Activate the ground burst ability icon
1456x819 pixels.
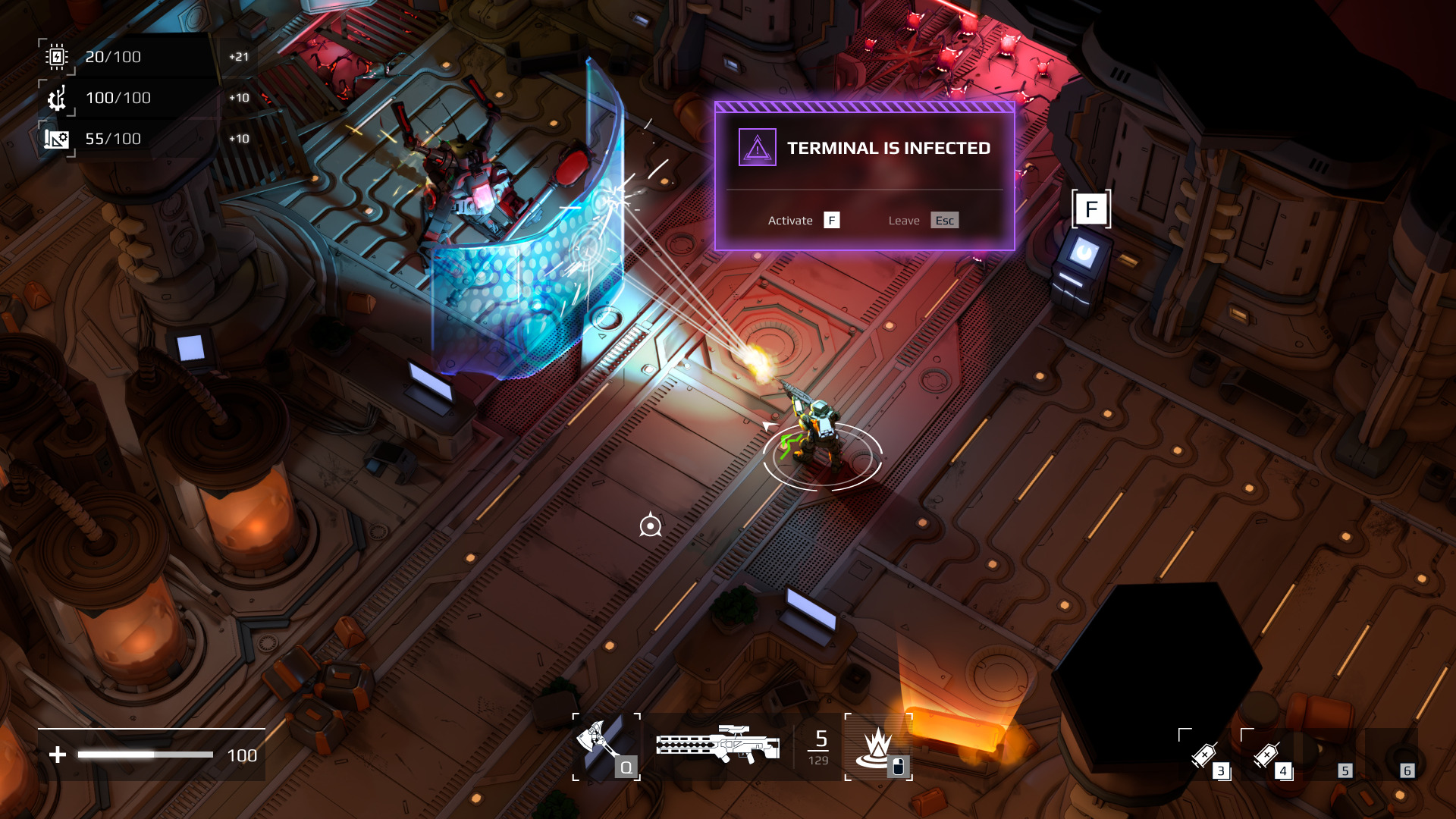[878, 747]
